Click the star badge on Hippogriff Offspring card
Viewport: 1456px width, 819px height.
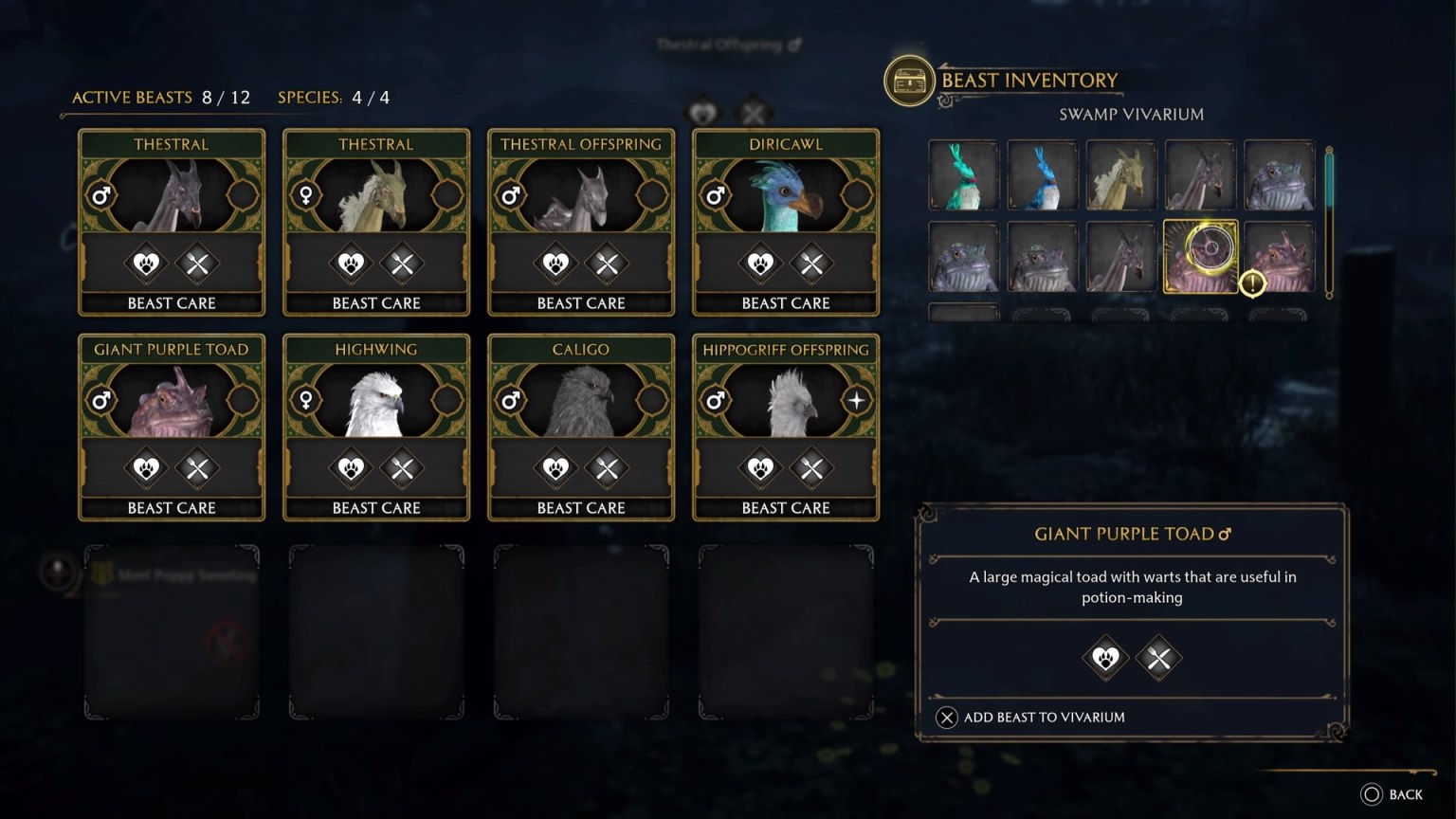(x=856, y=400)
